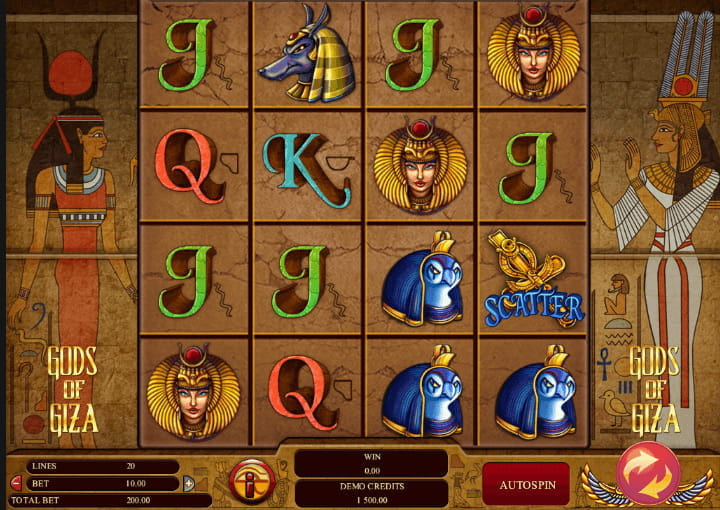
Task: Start the Autospin feature
Action: click(x=526, y=484)
